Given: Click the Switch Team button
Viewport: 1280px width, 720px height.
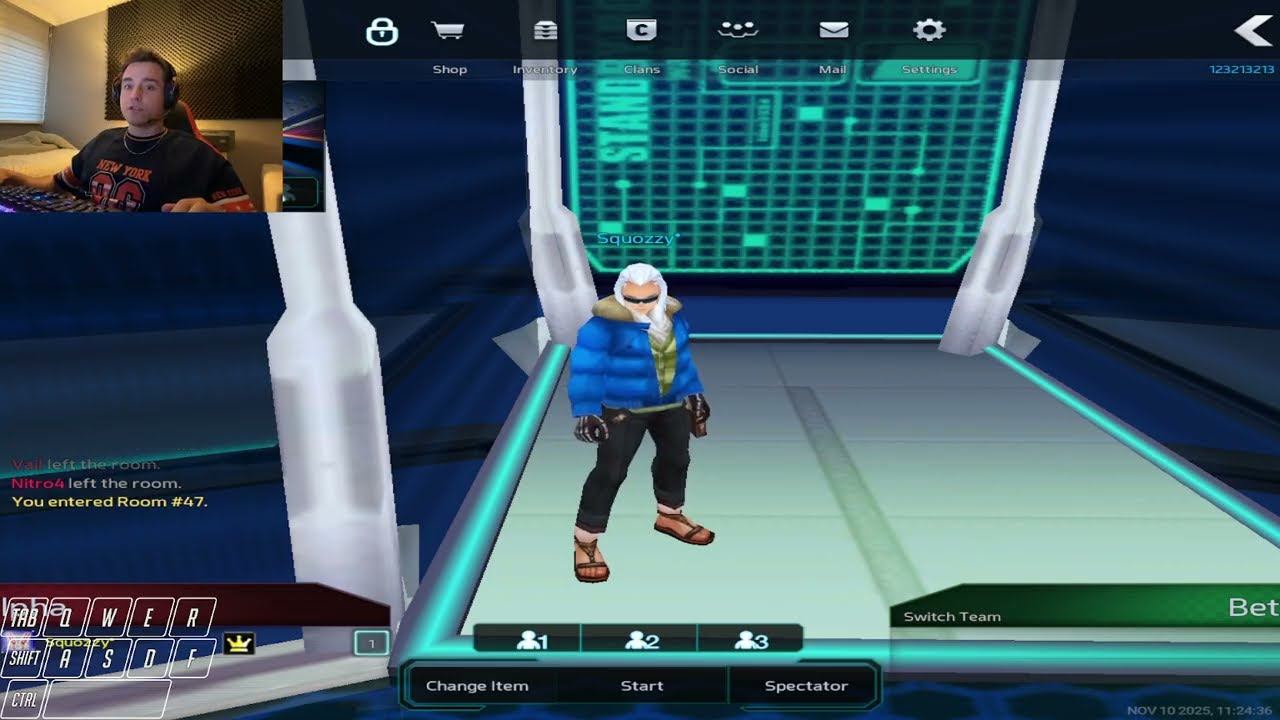Looking at the screenshot, I should (x=952, y=617).
